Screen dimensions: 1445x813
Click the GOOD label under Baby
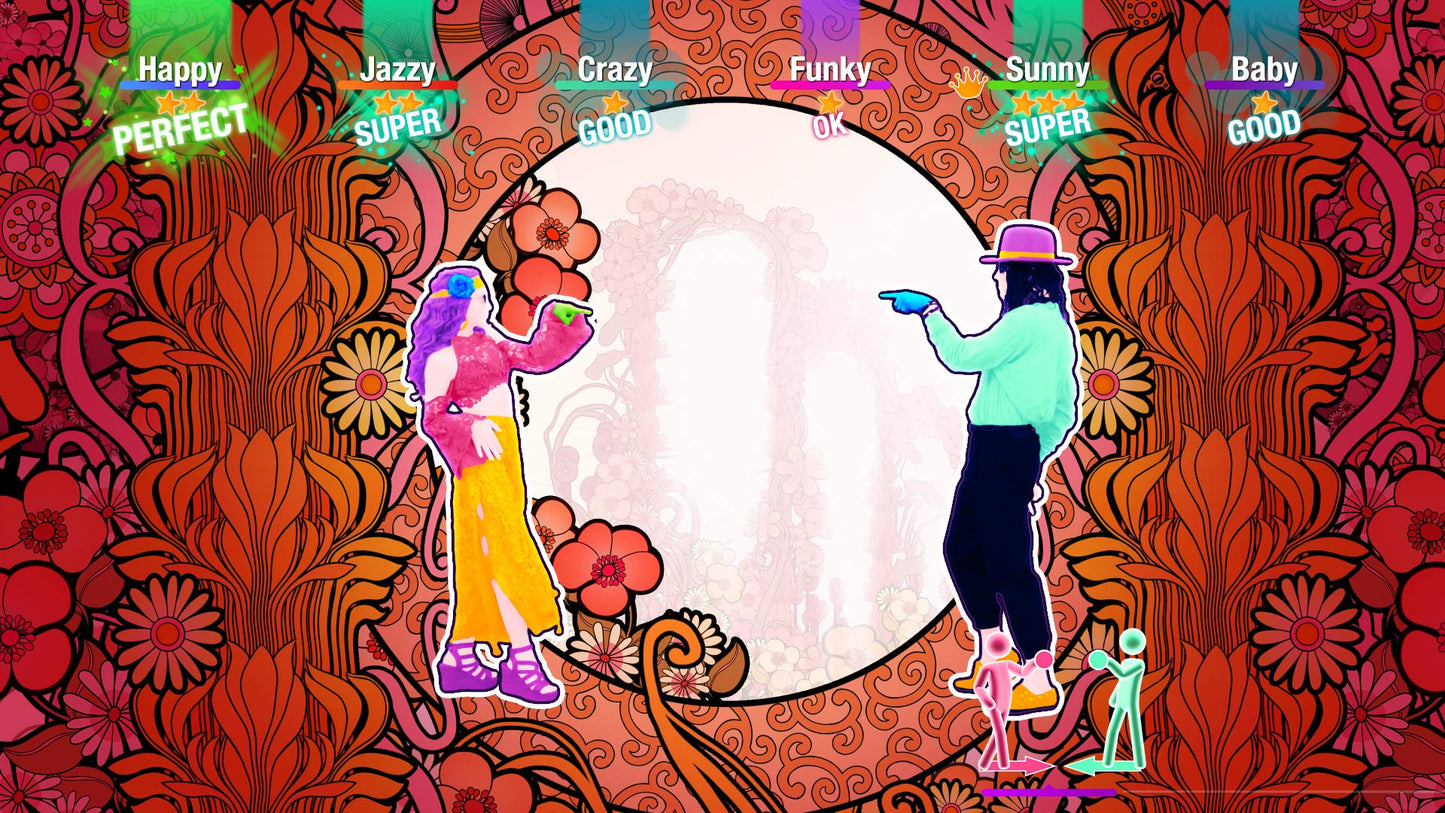click(1263, 126)
